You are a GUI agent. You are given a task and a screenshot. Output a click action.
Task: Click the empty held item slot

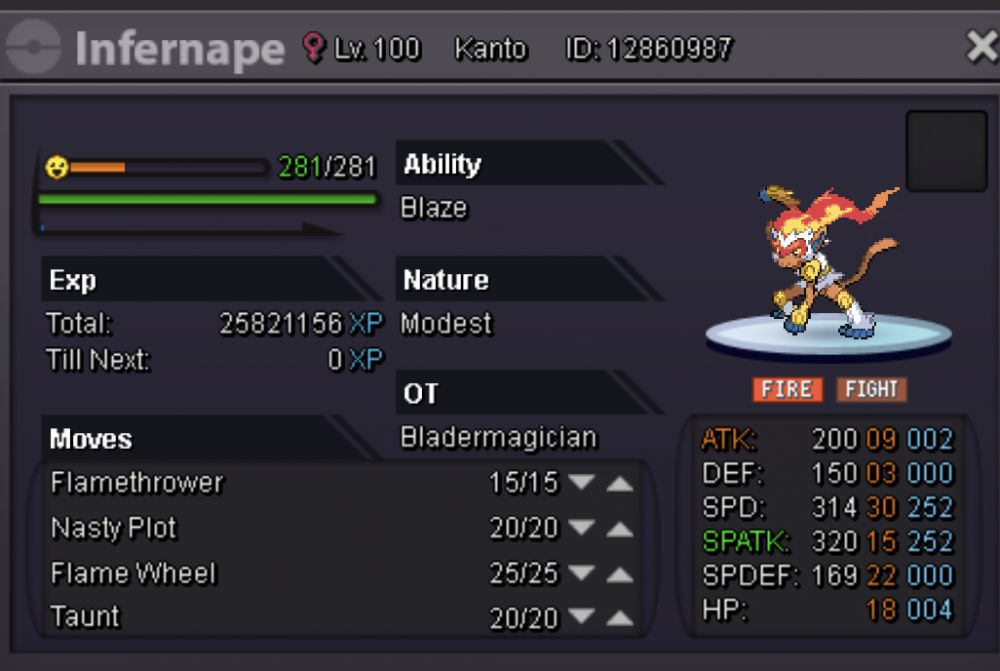point(946,151)
